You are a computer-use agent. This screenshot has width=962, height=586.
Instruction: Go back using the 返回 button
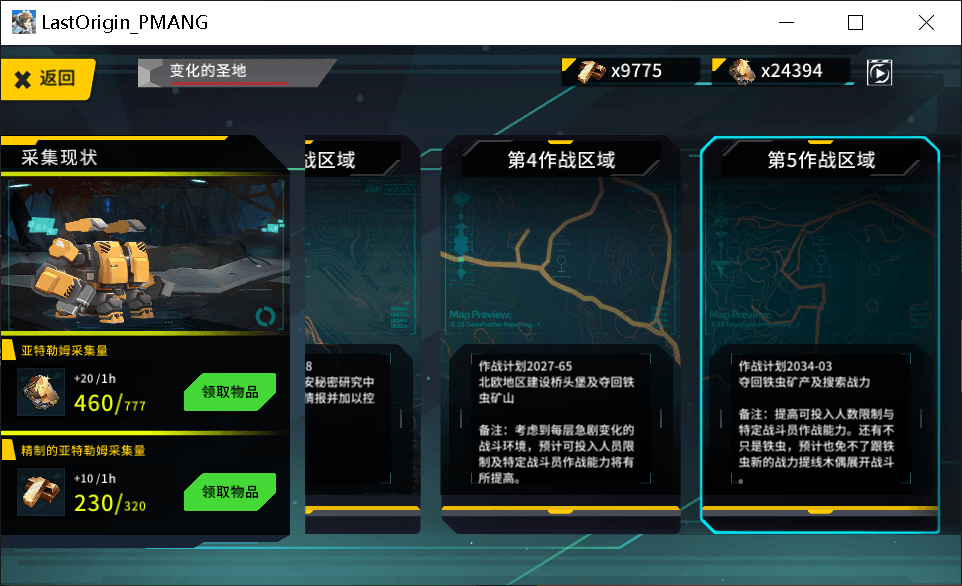click(x=47, y=79)
